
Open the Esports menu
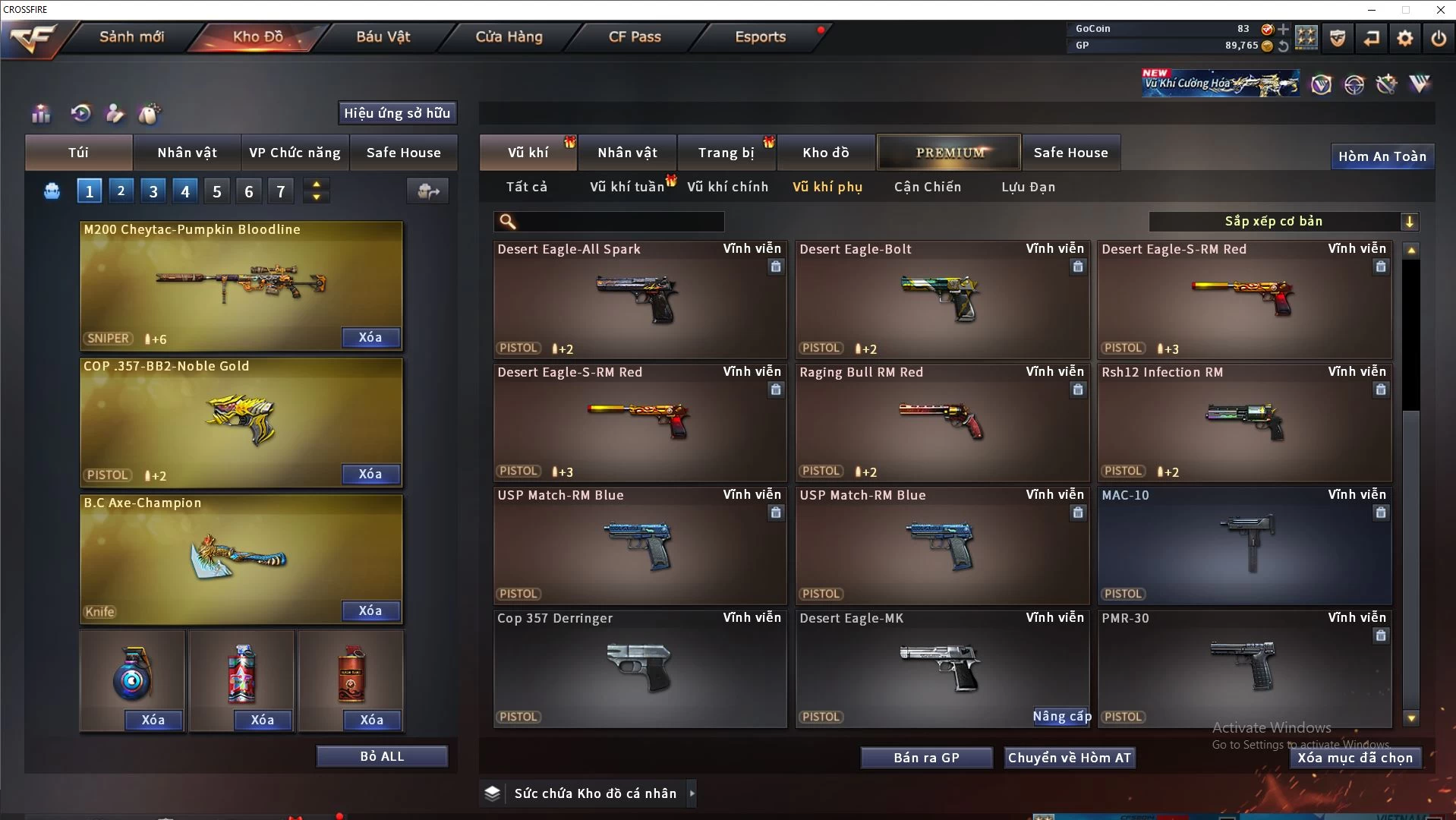click(760, 36)
